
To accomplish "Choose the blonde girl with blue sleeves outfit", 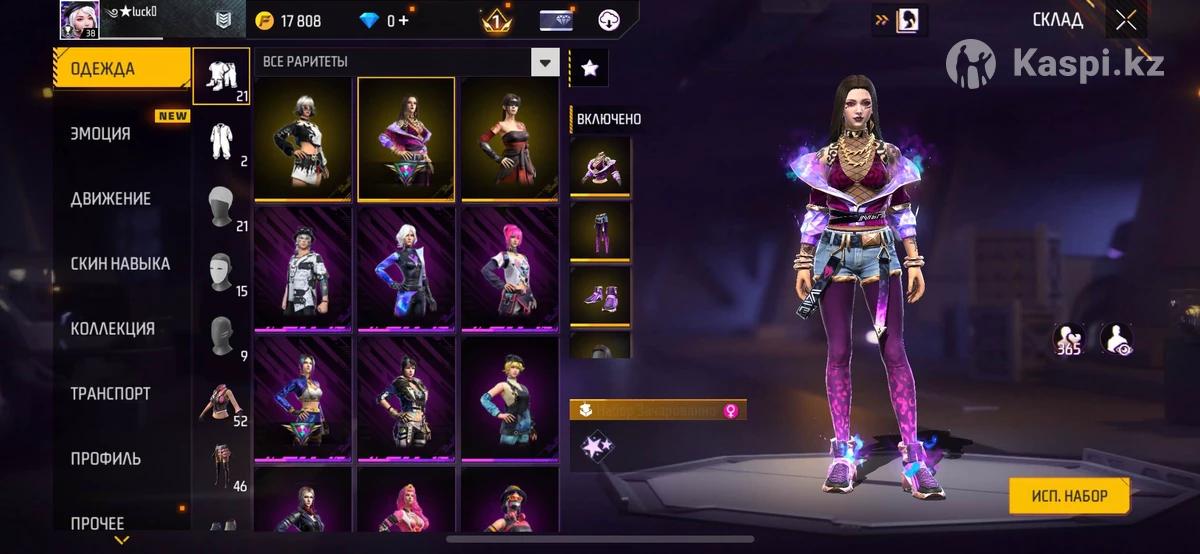I will pos(509,396).
